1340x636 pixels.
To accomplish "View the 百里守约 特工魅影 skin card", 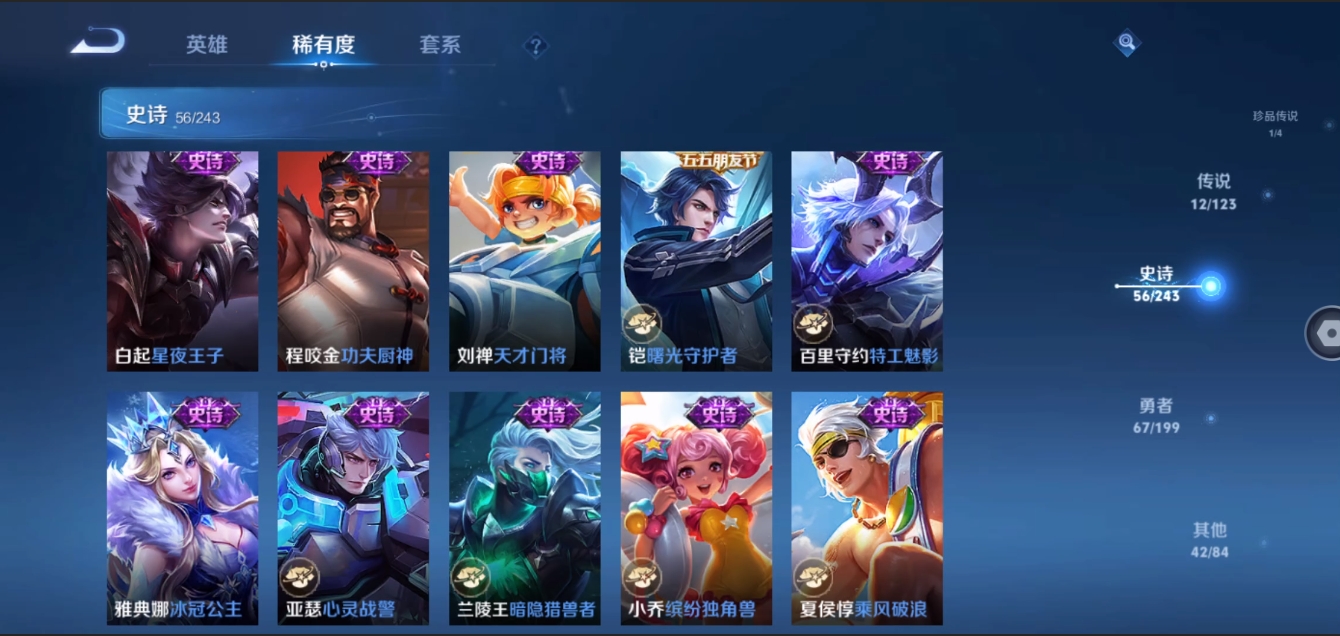I will click(867, 261).
